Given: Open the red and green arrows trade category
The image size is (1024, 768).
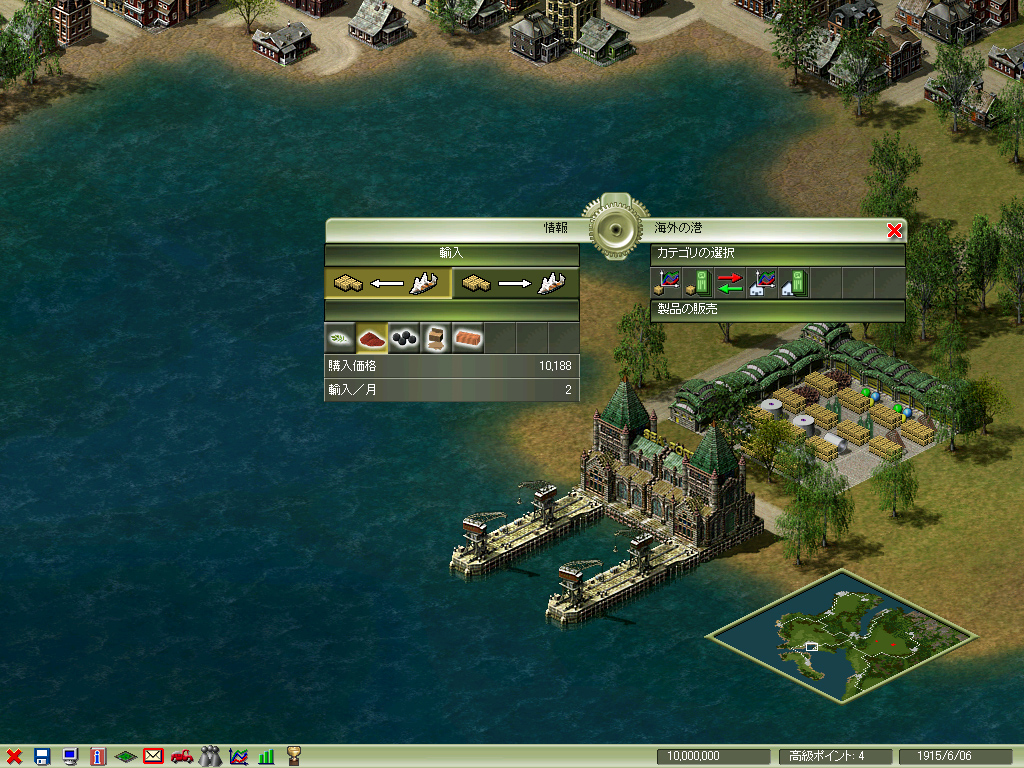Looking at the screenshot, I should (730, 284).
